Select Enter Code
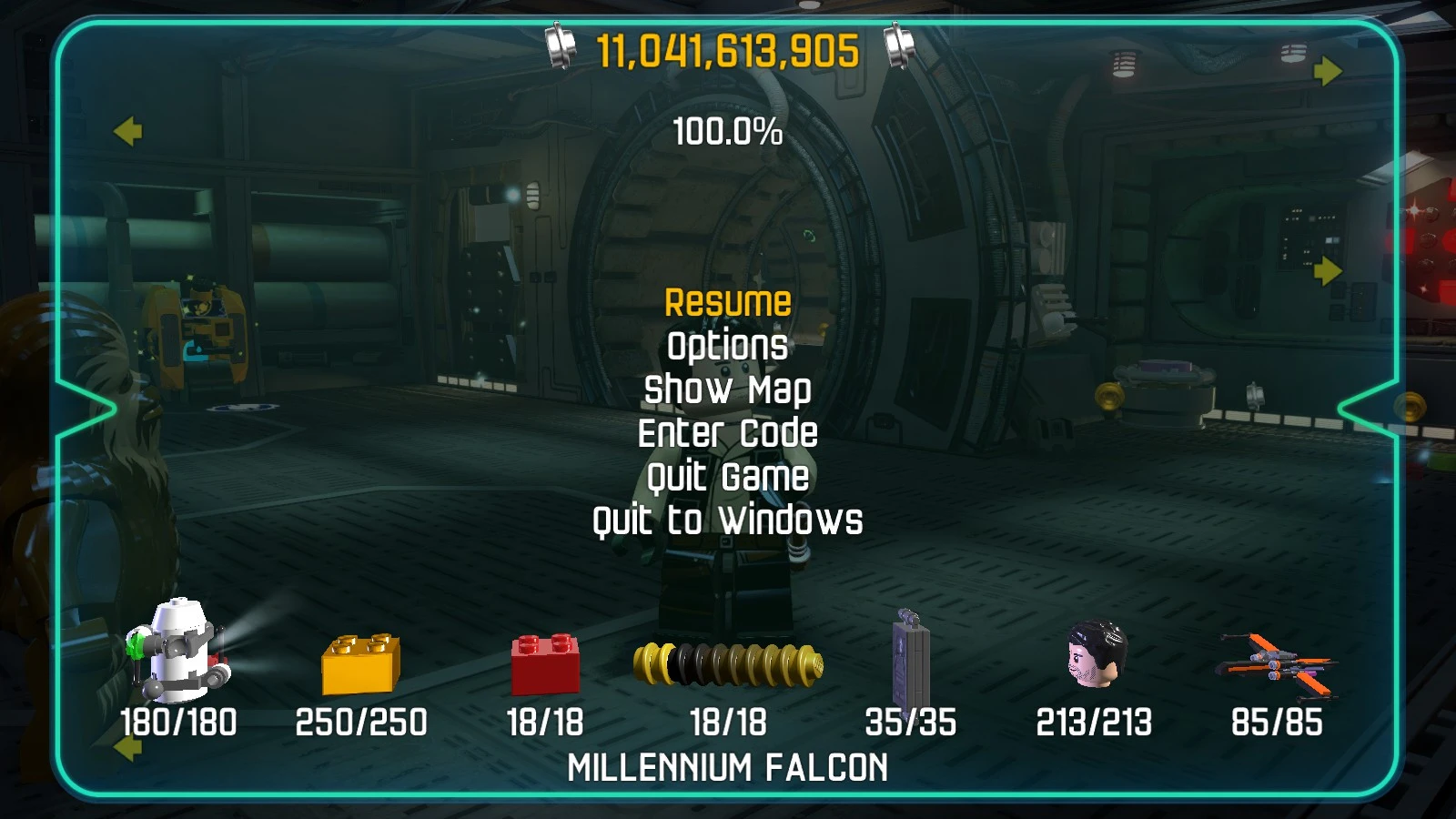 click(727, 433)
